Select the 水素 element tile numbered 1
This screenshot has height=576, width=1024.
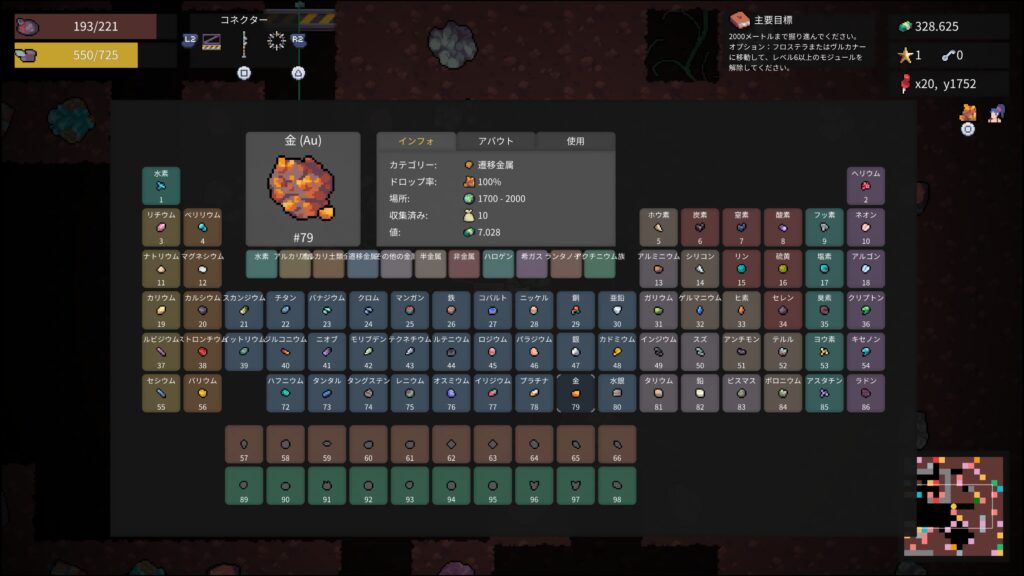161,186
